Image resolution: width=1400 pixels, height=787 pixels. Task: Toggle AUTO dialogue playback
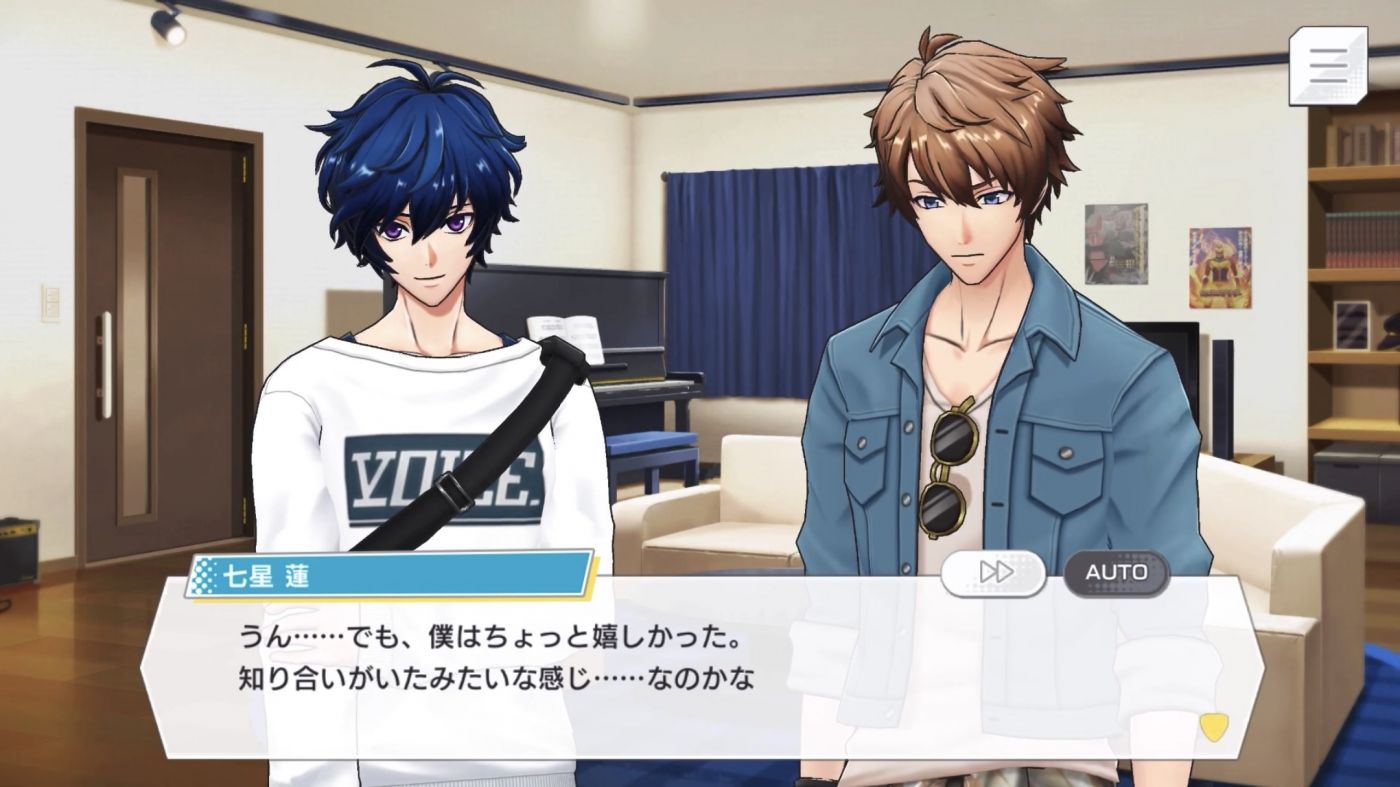point(1116,573)
